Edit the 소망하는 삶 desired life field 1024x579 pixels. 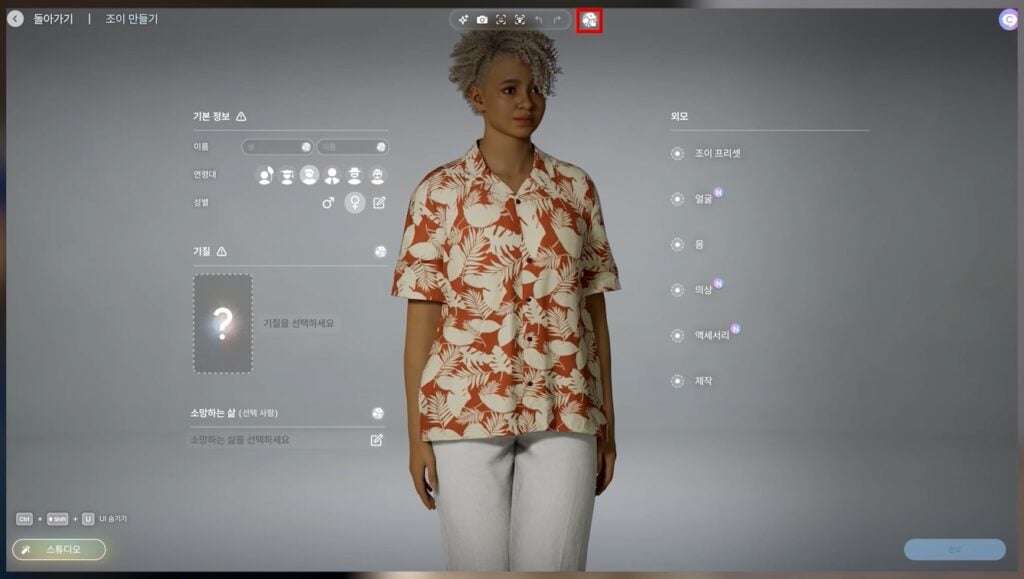tap(377, 440)
